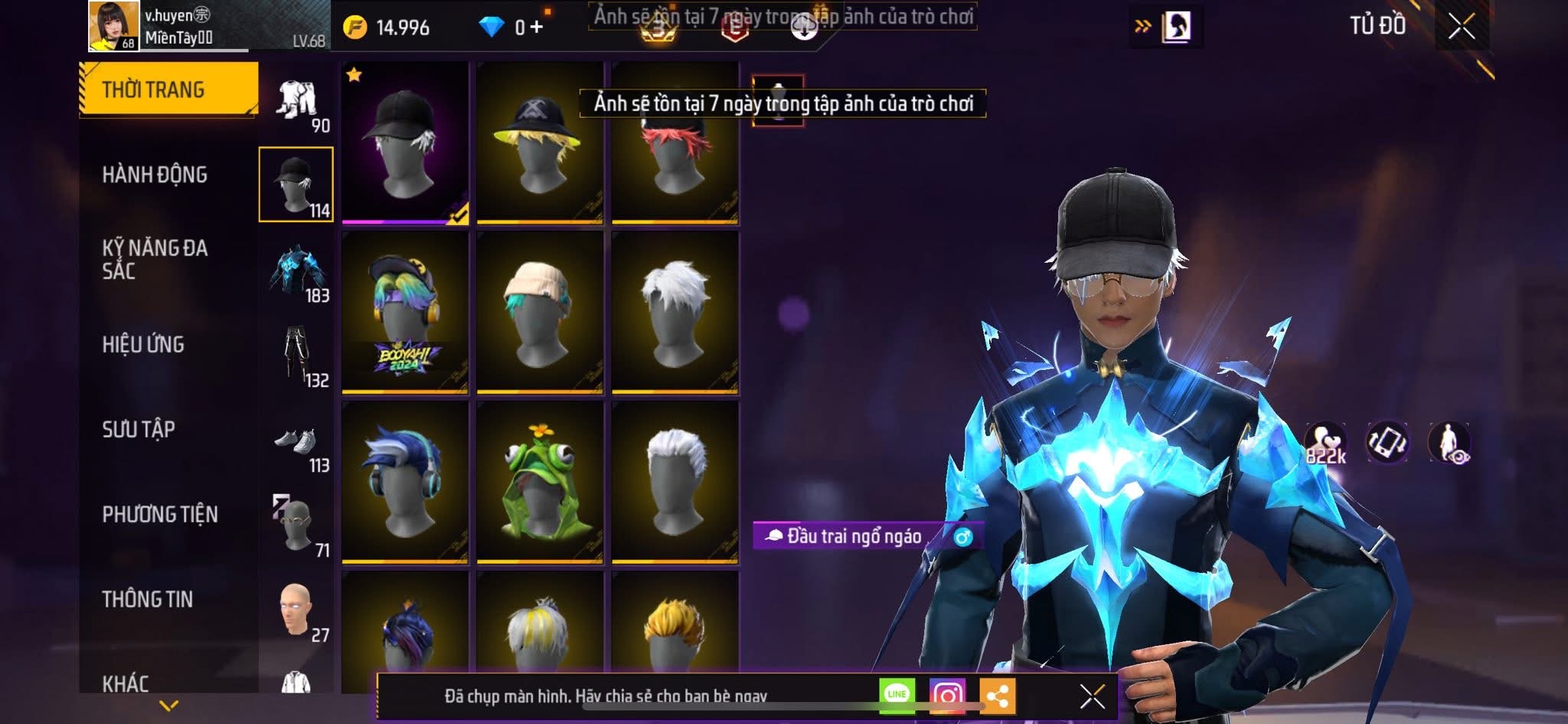The image size is (1568, 724).
Task: Add diamonds with the plus button
Action: (x=537, y=28)
